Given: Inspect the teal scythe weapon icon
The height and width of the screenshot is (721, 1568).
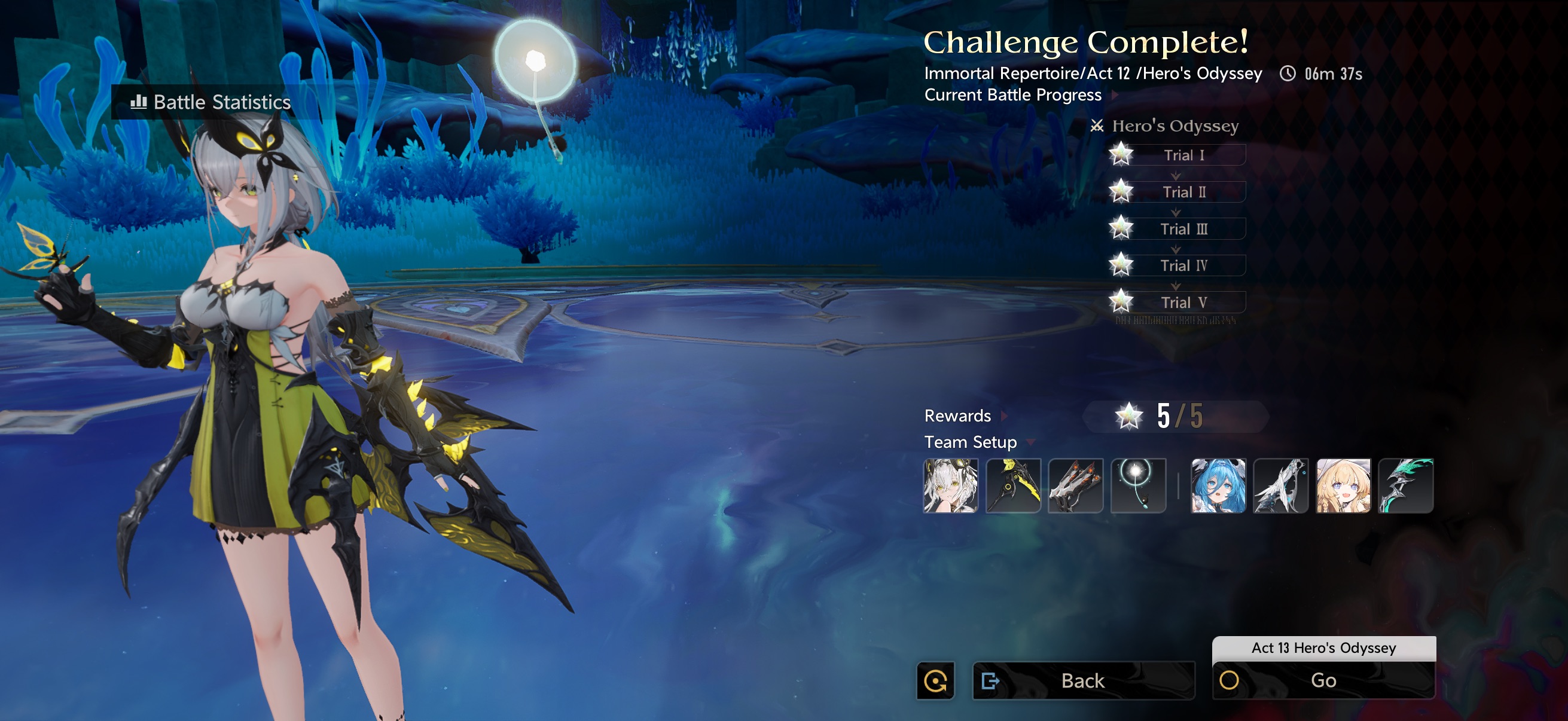Looking at the screenshot, I should [x=1405, y=485].
